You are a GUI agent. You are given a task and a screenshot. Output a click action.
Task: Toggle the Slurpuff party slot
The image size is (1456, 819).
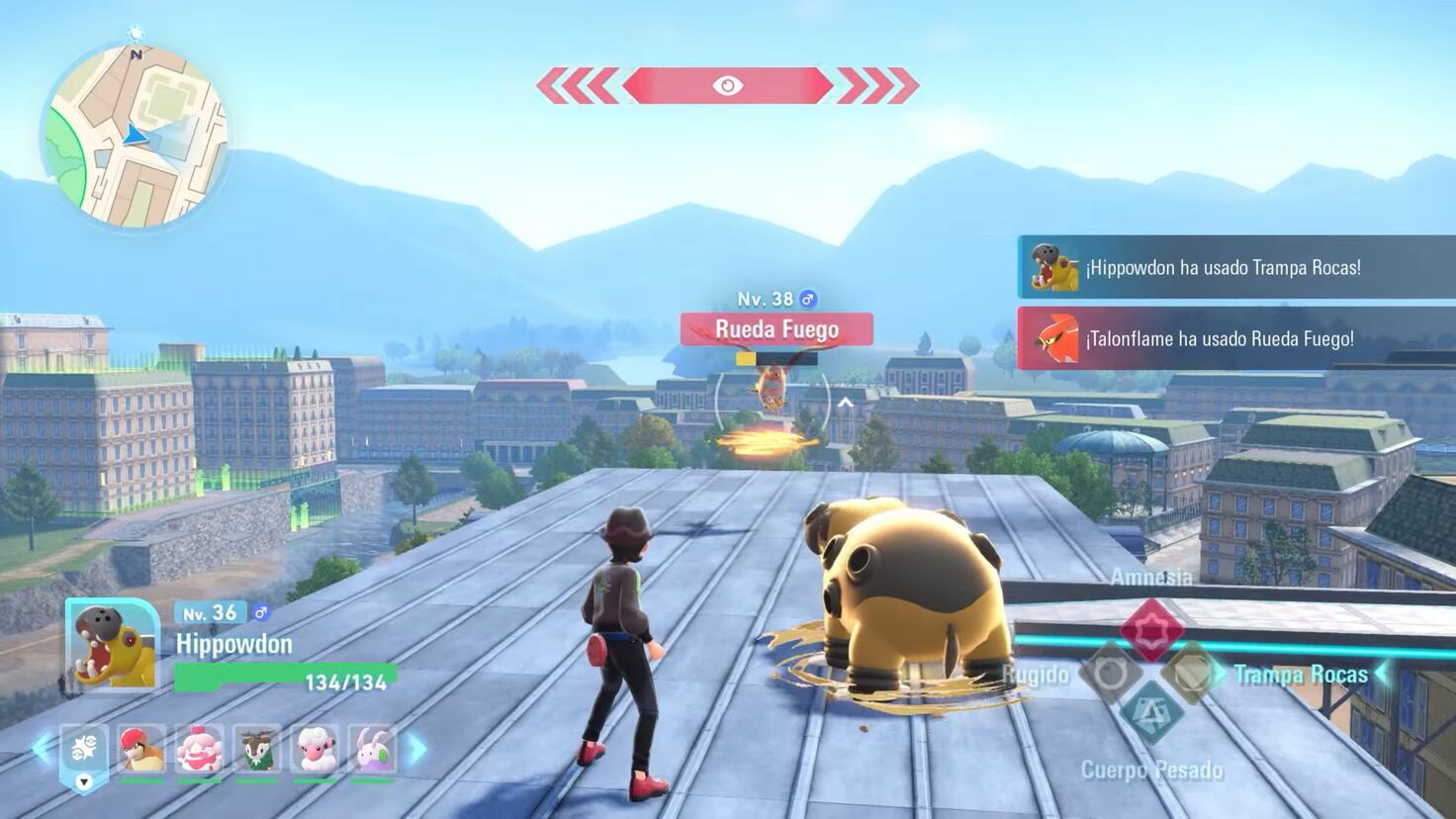[199, 752]
